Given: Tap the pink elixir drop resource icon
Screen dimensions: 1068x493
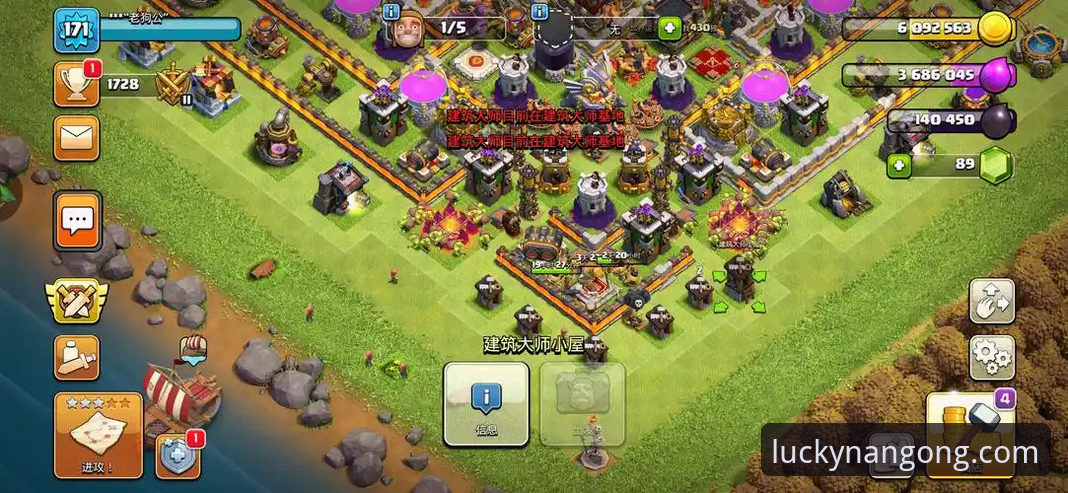Looking at the screenshot, I should pyautogui.click(x=996, y=75).
